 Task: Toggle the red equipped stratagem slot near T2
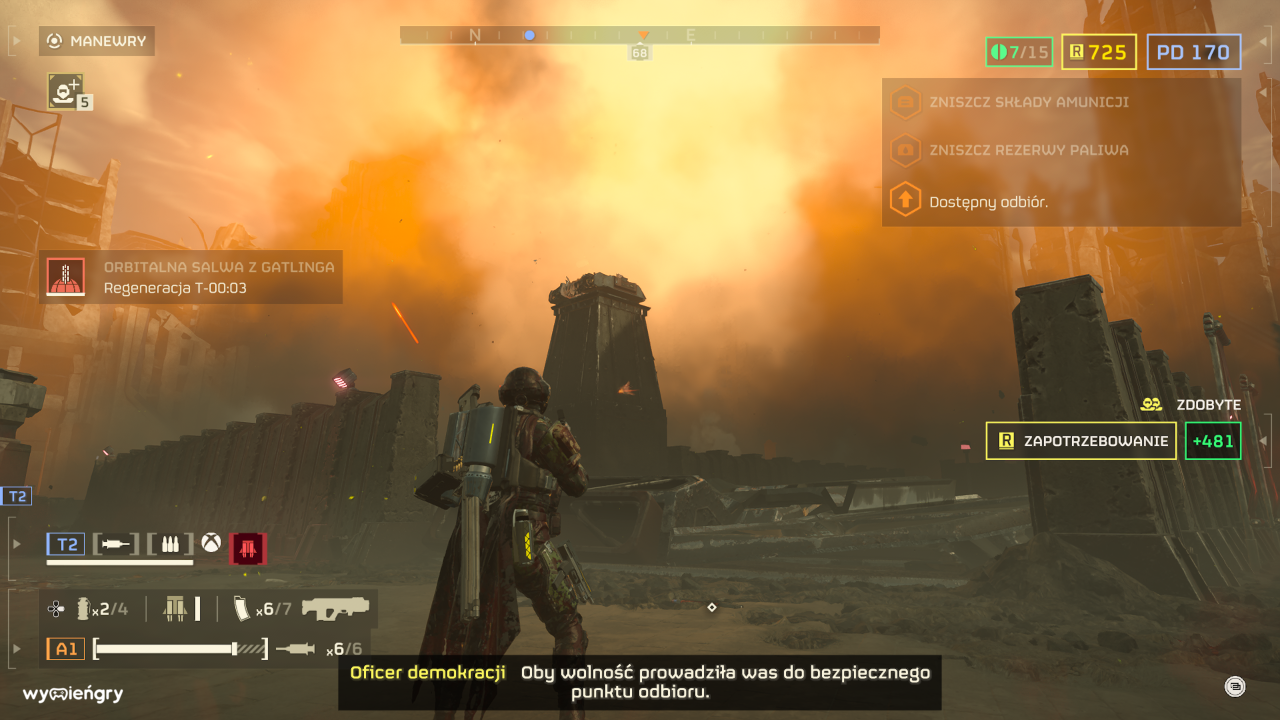click(248, 548)
